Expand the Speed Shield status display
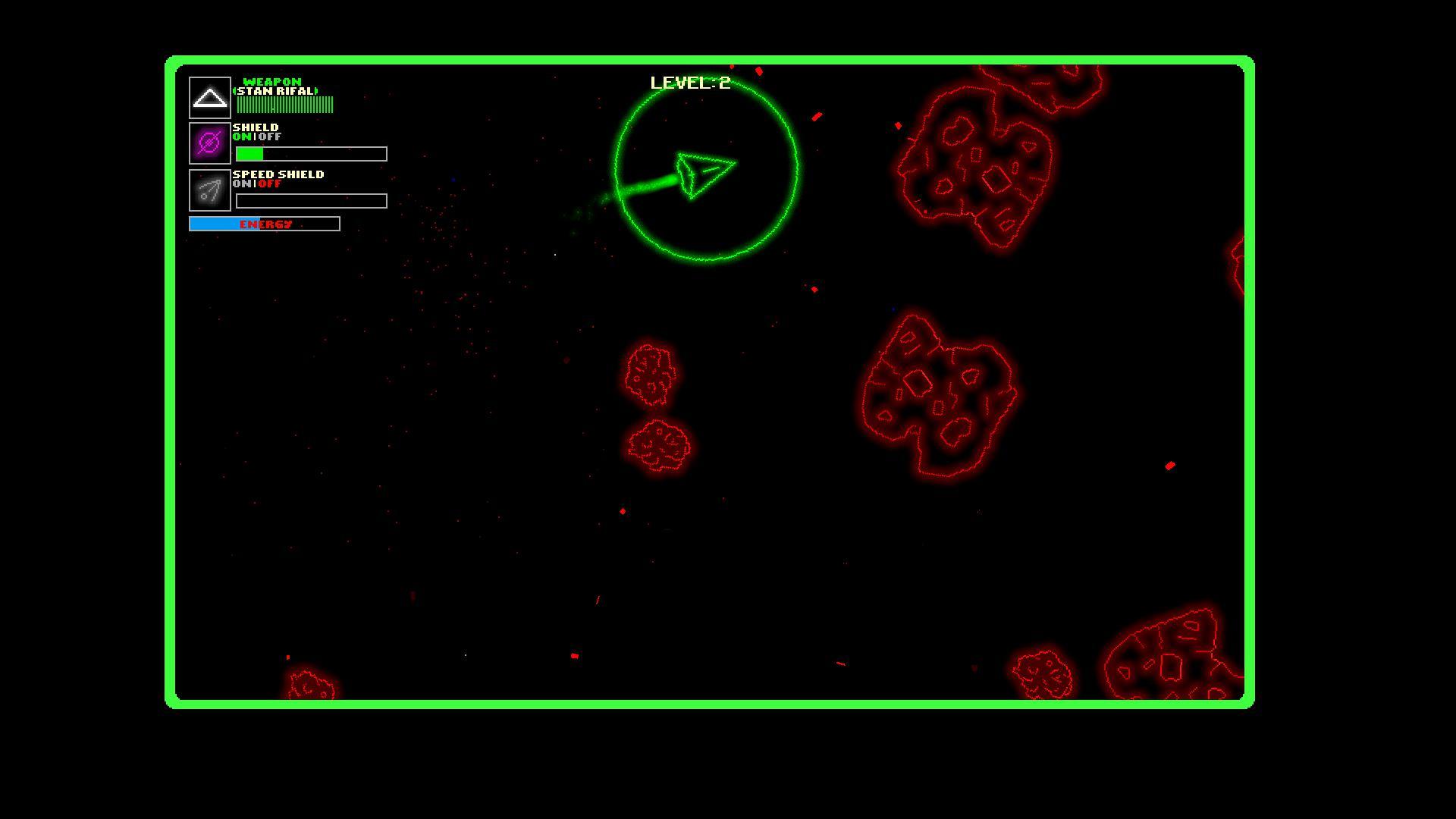Viewport: 1456px width, 819px height. [x=311, y=200]
